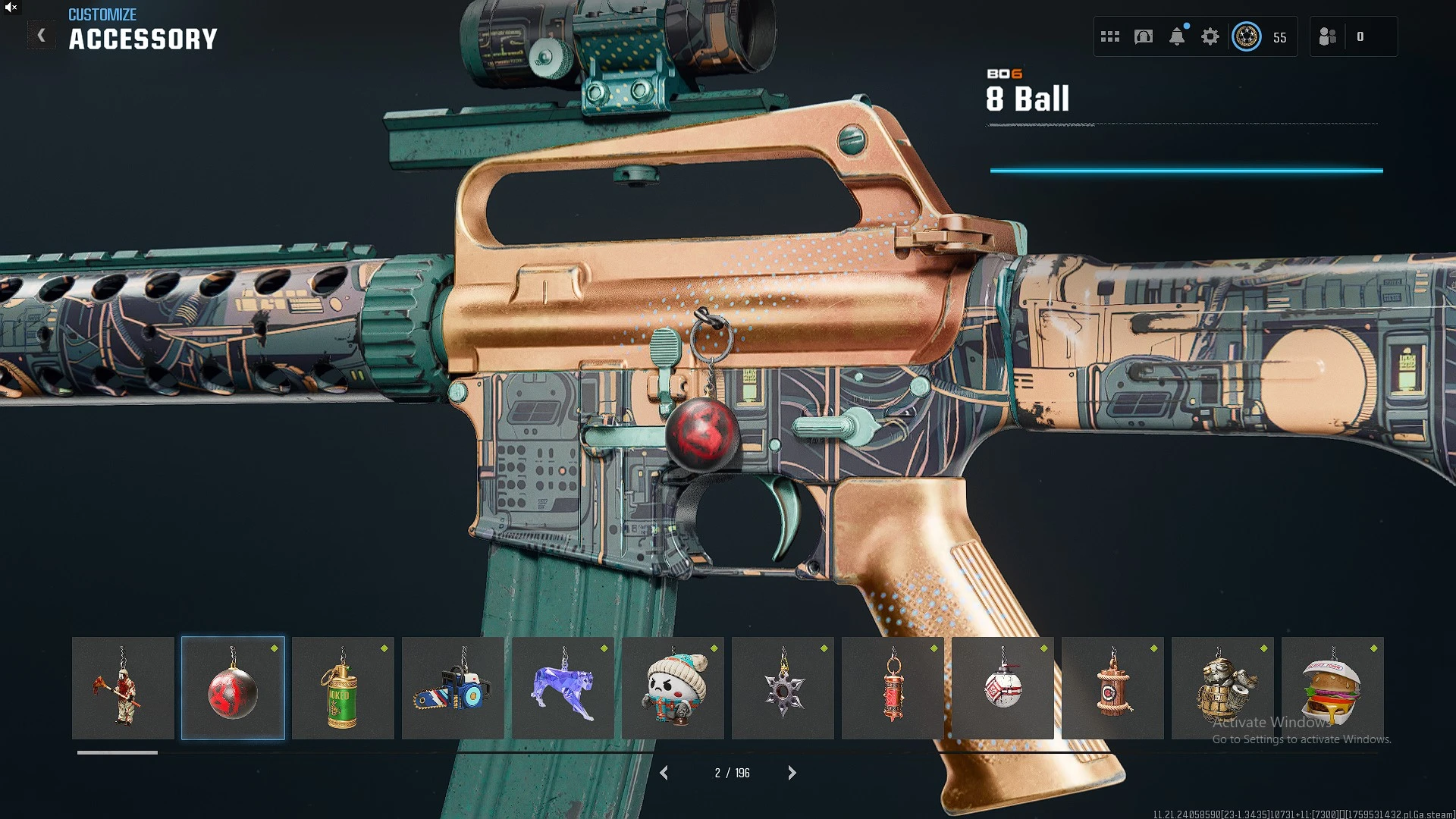Image resolution: width=1456 pixels, height=819 pixels.
Task: Select the shuriken throwing star charm
Action: click(x=783, y=689)
